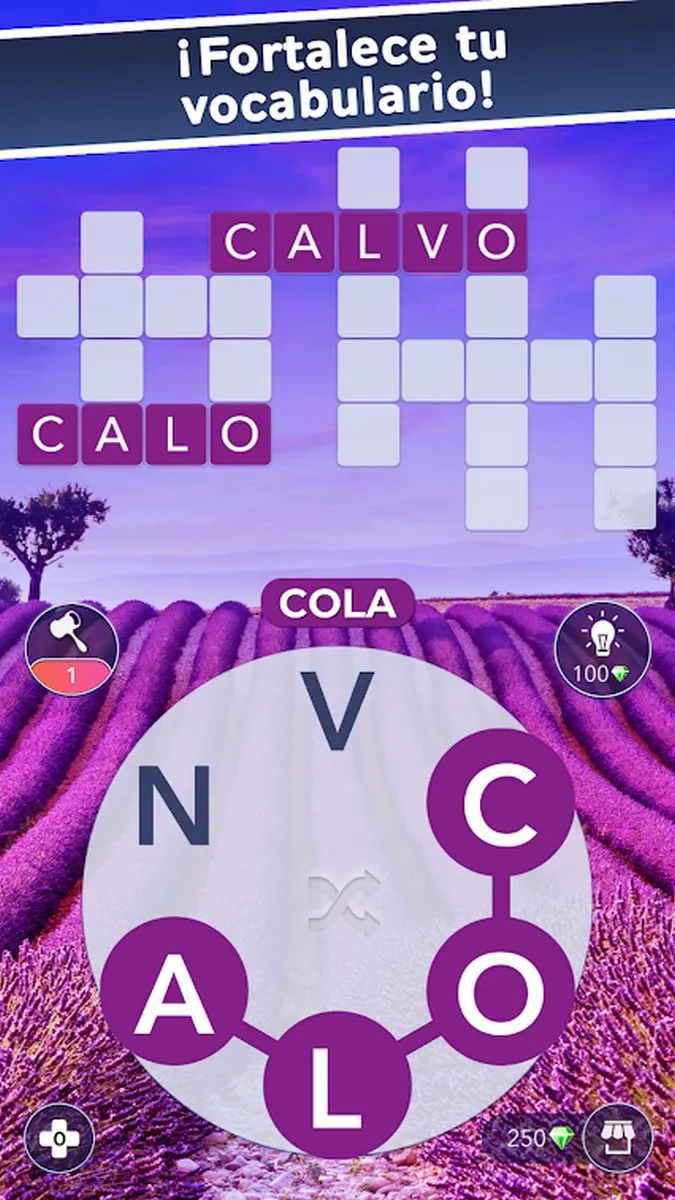
Task: Click the letter A tile
Action: coord(174,990)
